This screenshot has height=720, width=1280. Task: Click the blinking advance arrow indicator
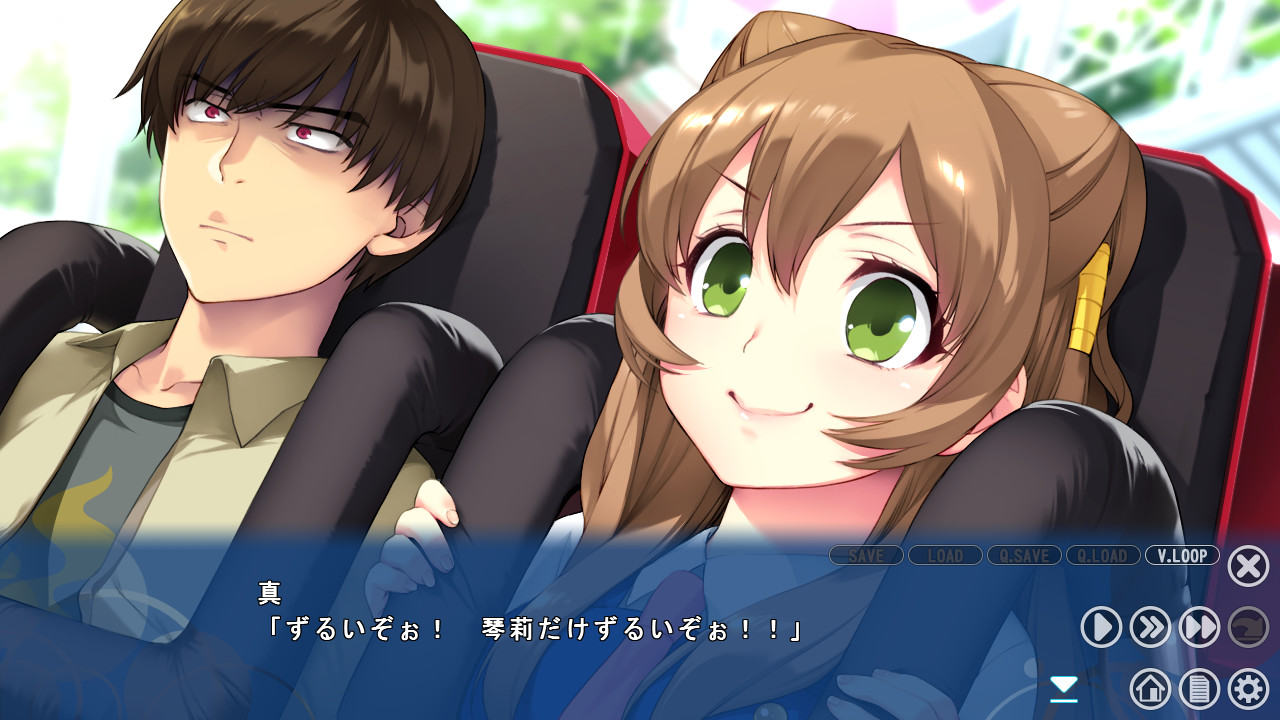tap(1063, 687)
